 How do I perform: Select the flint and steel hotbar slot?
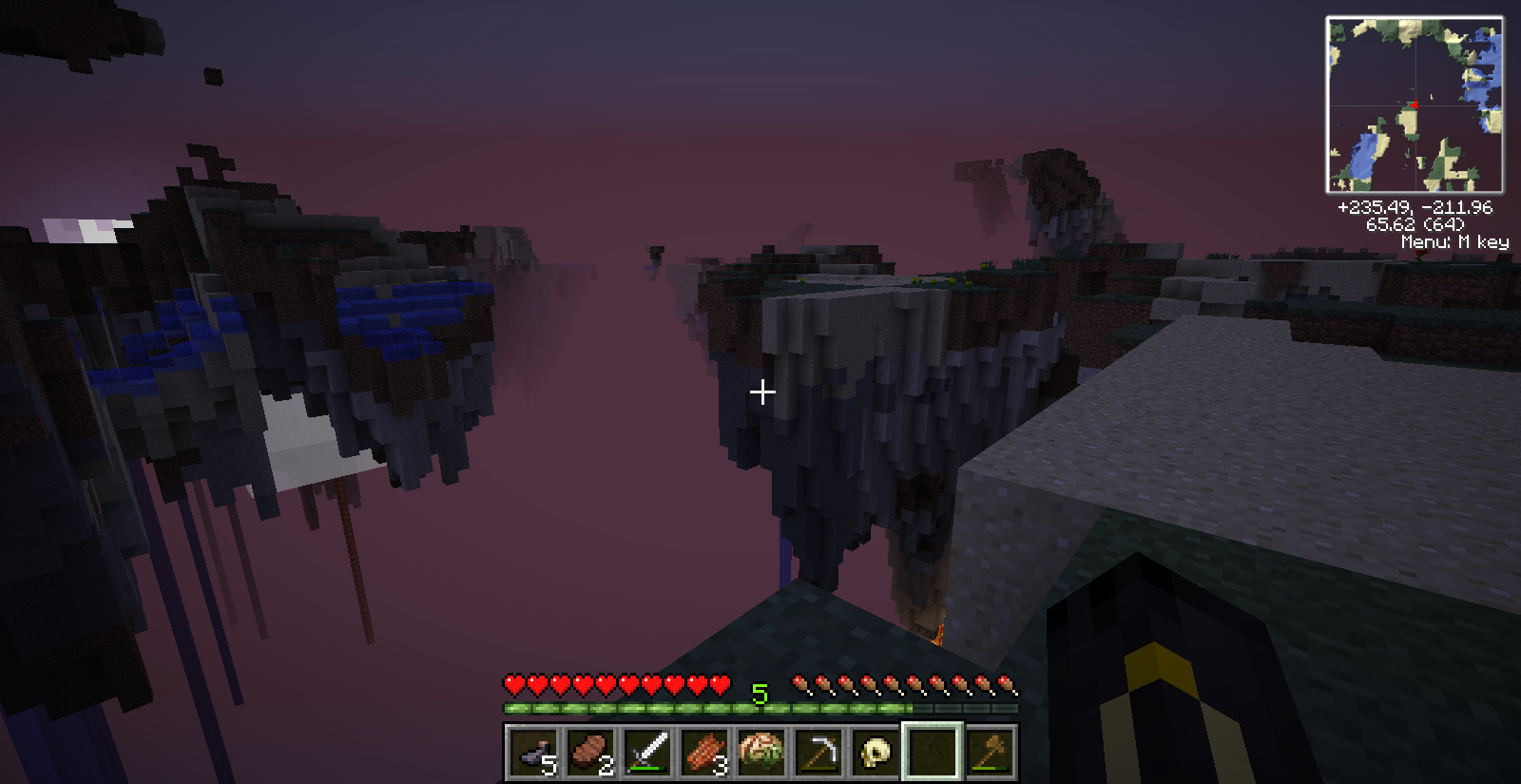[533, 753]
